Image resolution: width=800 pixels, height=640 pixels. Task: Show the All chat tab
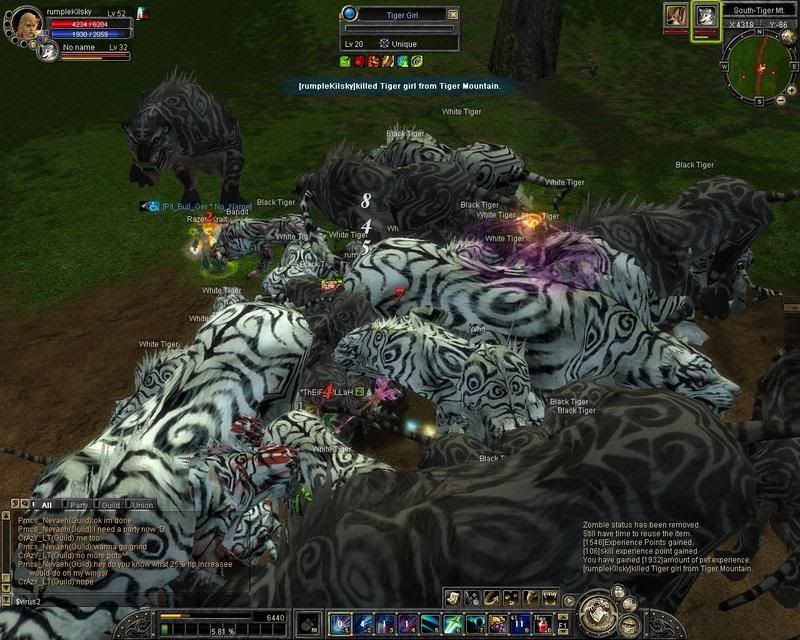point(46,505)
